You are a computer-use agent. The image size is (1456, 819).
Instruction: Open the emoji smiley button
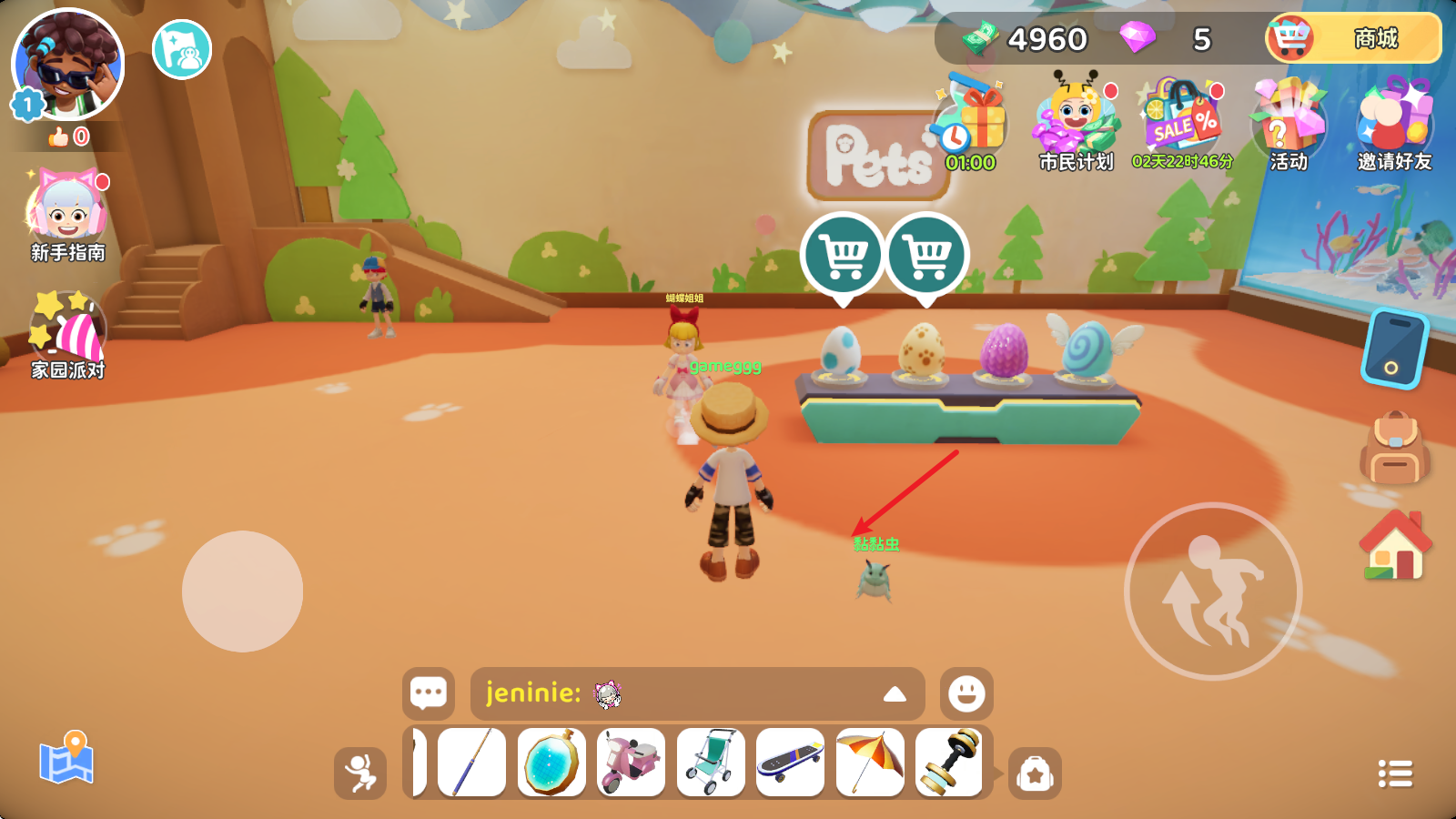coord(966,693)
